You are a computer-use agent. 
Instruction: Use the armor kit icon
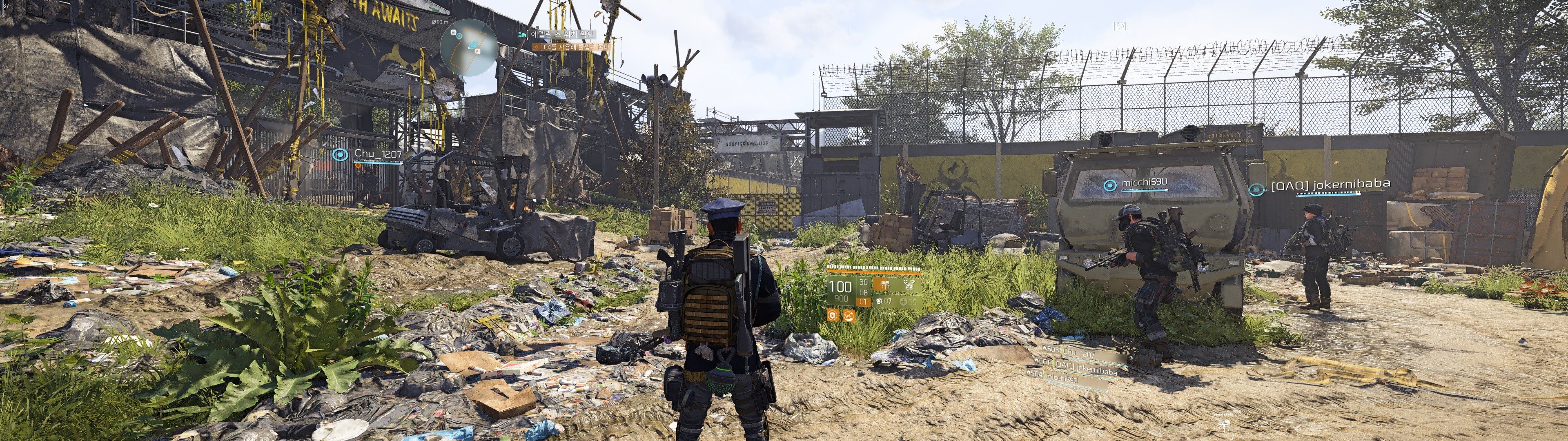click(x=904, y=301)
